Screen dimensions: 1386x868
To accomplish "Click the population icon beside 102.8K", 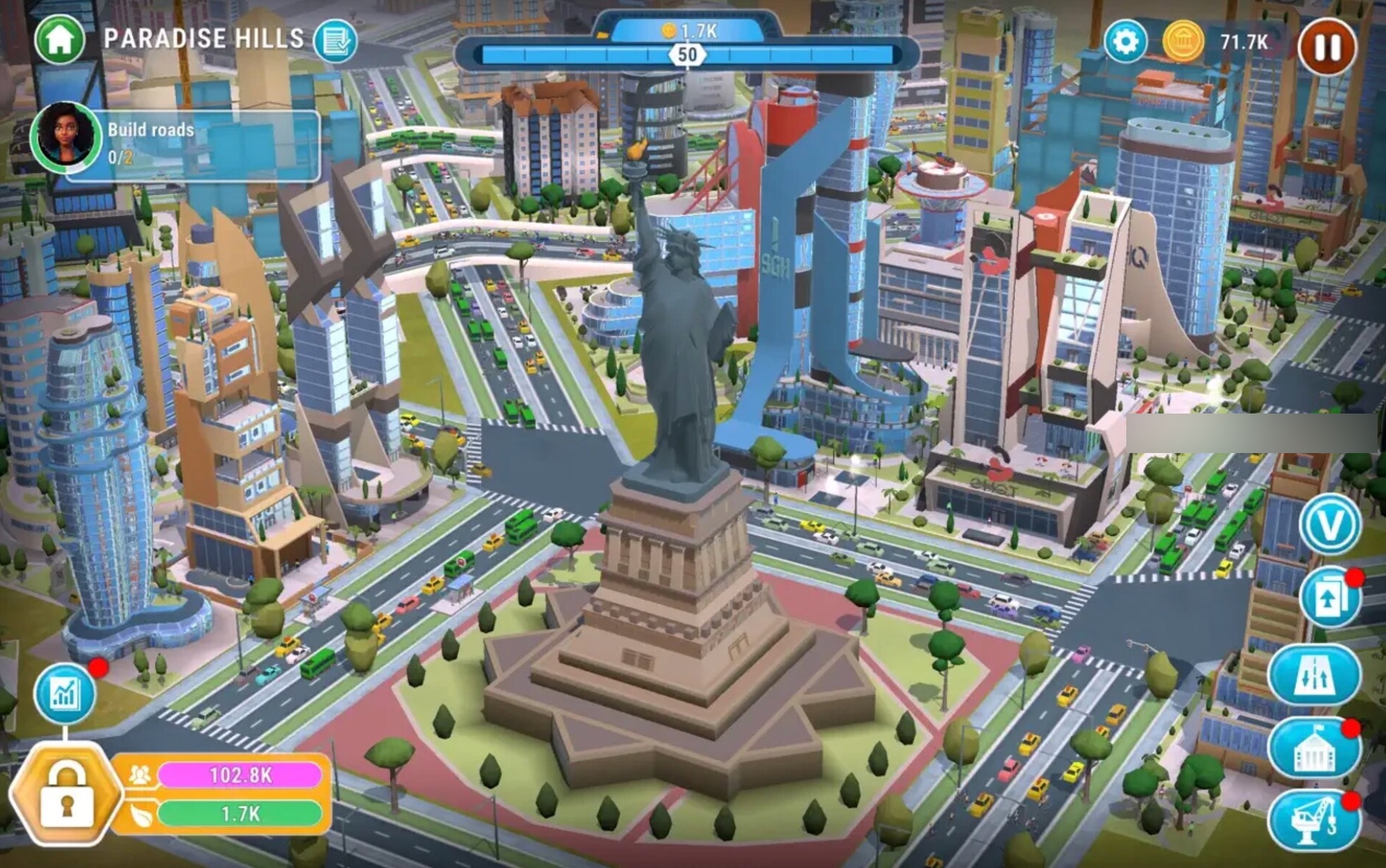I will click(140, 774).
